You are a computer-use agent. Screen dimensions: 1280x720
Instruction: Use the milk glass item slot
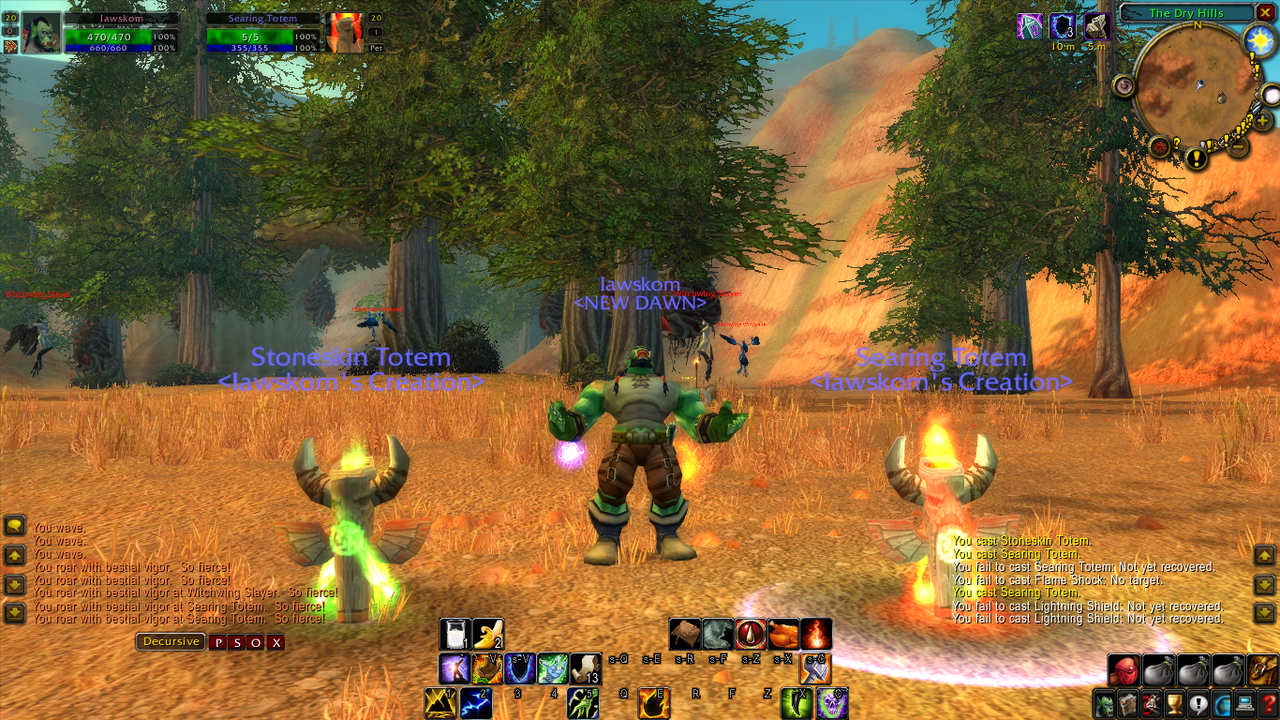click(455, 634)
